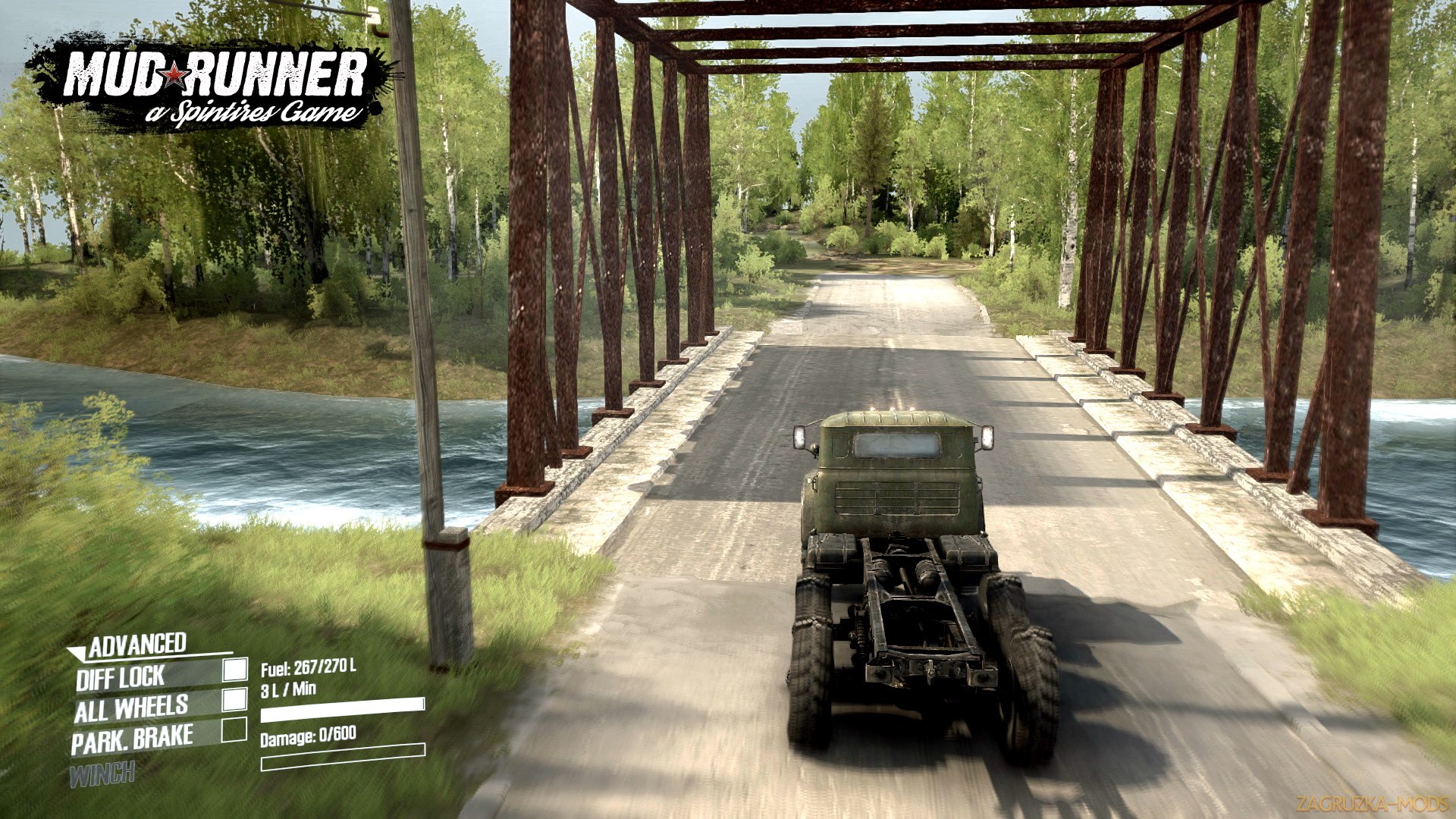The width and height of the screenshot is (1456, 819).
Task: Collapse the Advanced panel header
Action: pyautogui.click(x=129, y=646)
